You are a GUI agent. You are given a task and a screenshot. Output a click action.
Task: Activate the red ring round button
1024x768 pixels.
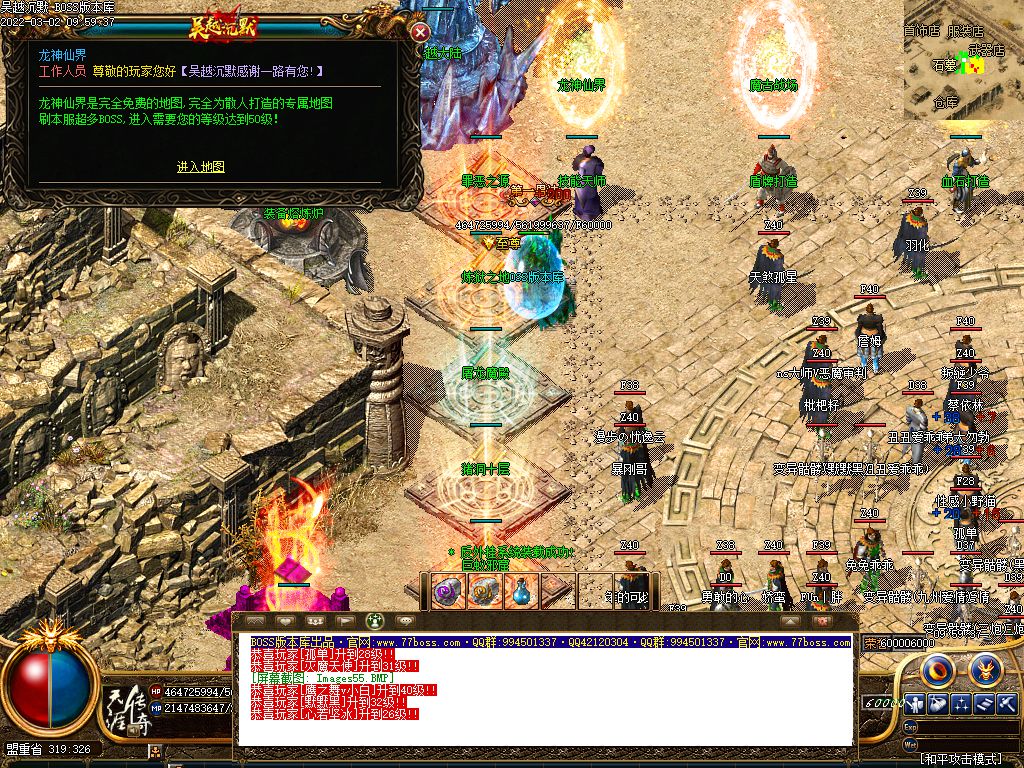939,668
